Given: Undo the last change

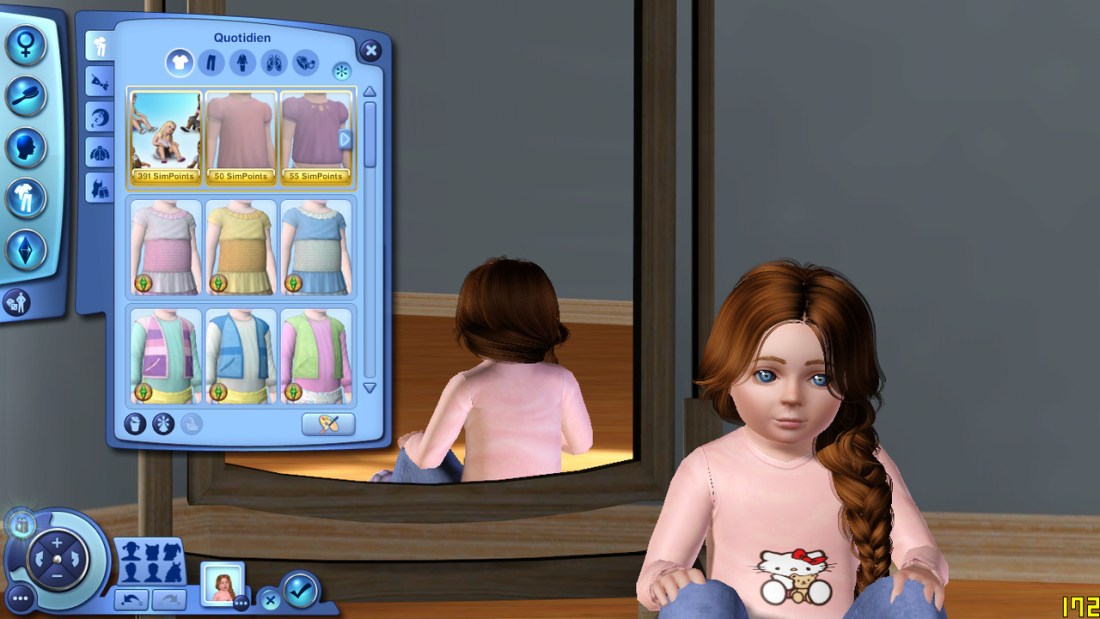Looking at the screenshot, I should tap(132, 599).
